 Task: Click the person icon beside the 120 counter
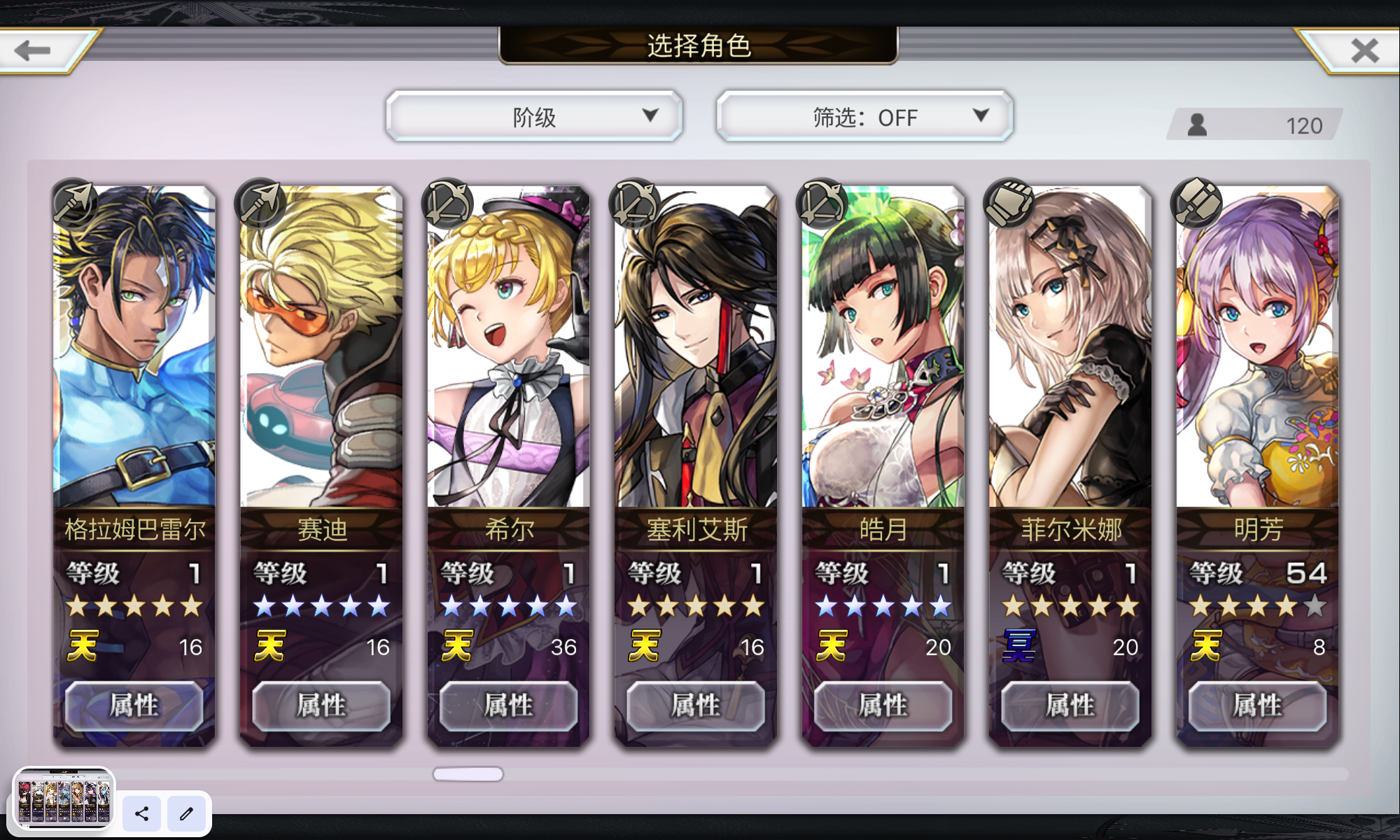[1198, 125]
